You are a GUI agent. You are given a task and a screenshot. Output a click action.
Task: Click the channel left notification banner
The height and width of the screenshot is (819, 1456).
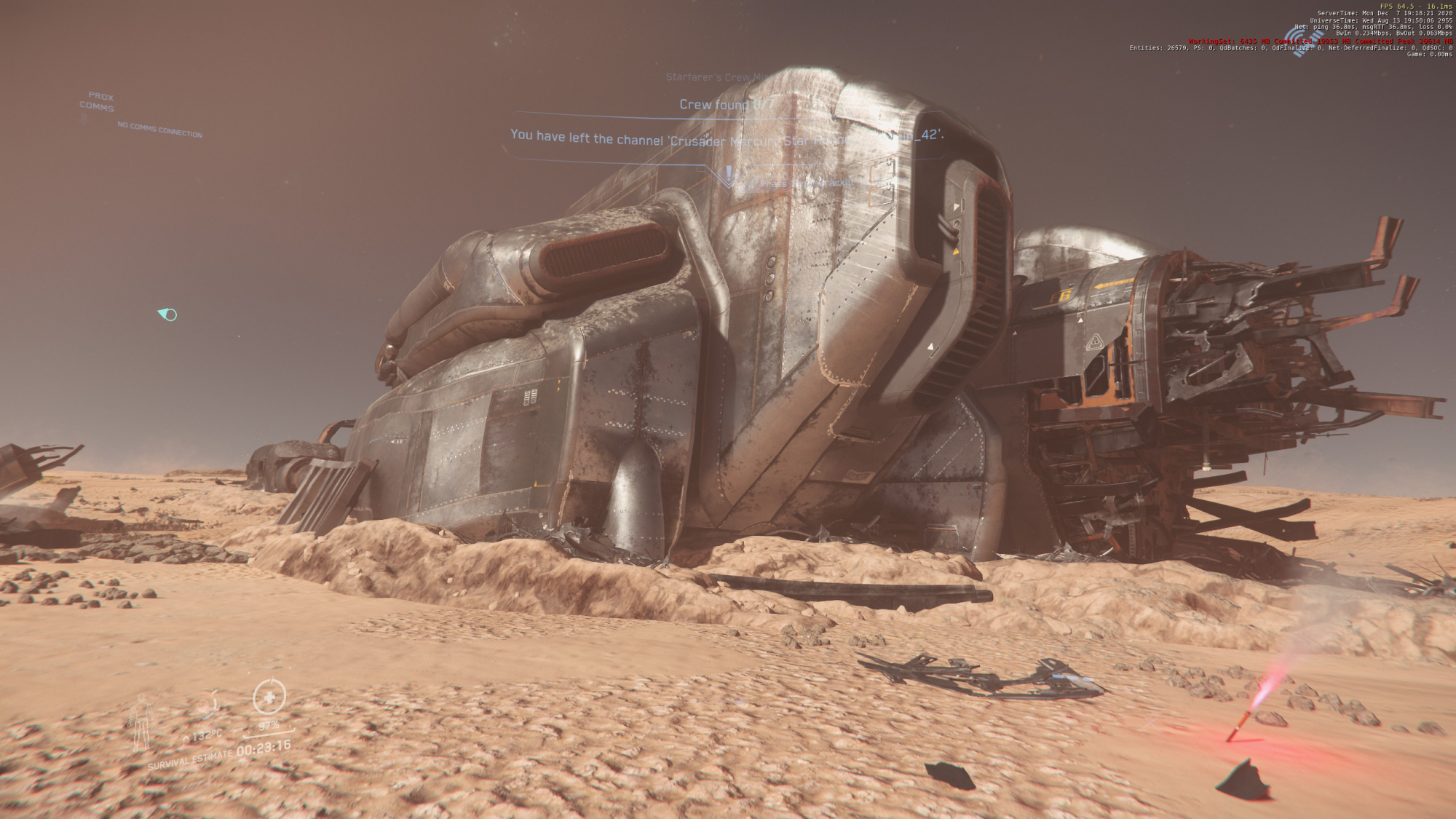click(x=726, y=138)
